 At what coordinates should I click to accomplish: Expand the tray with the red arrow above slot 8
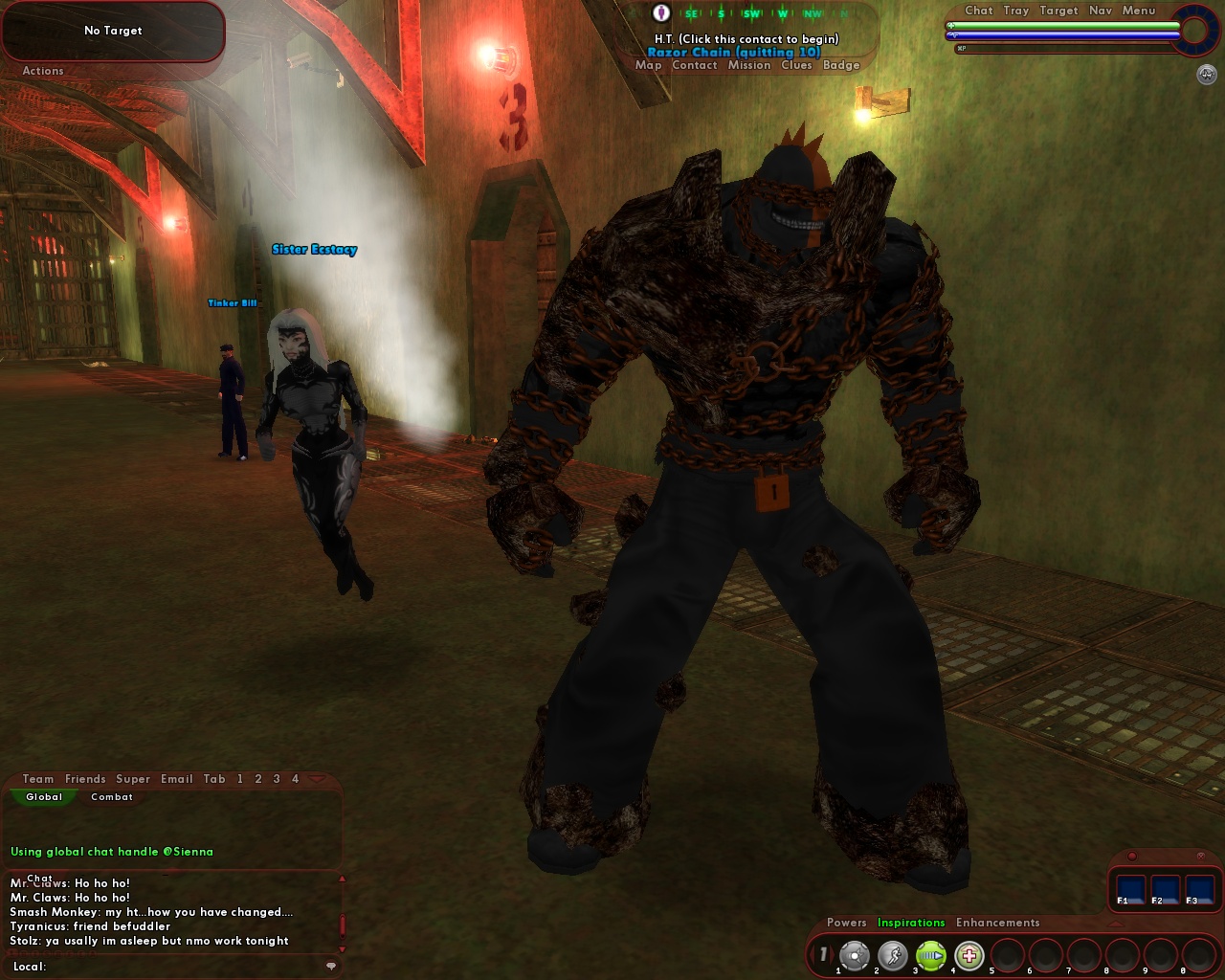(1113, 923)
